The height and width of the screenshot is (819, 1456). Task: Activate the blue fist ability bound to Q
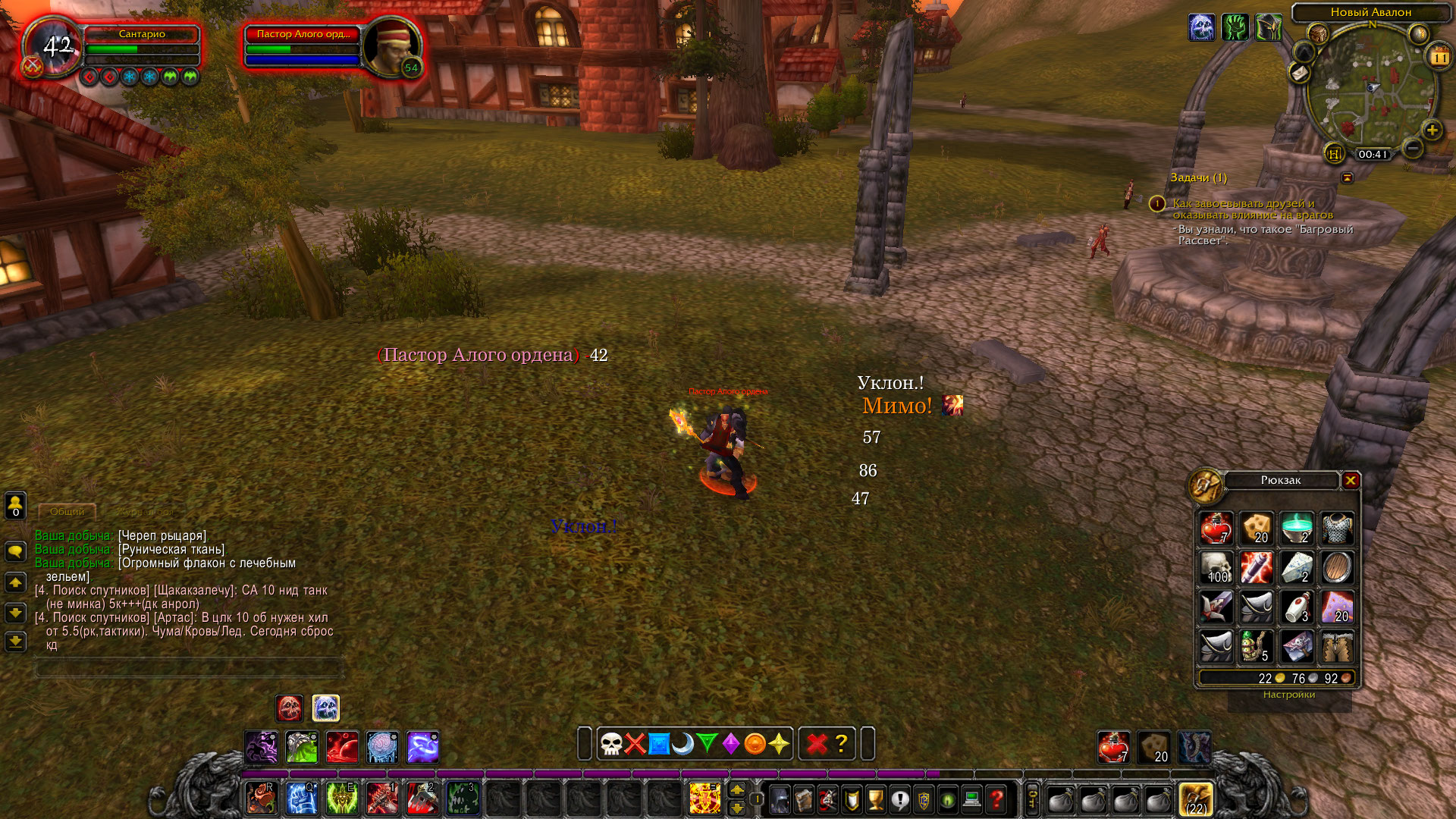301,799
